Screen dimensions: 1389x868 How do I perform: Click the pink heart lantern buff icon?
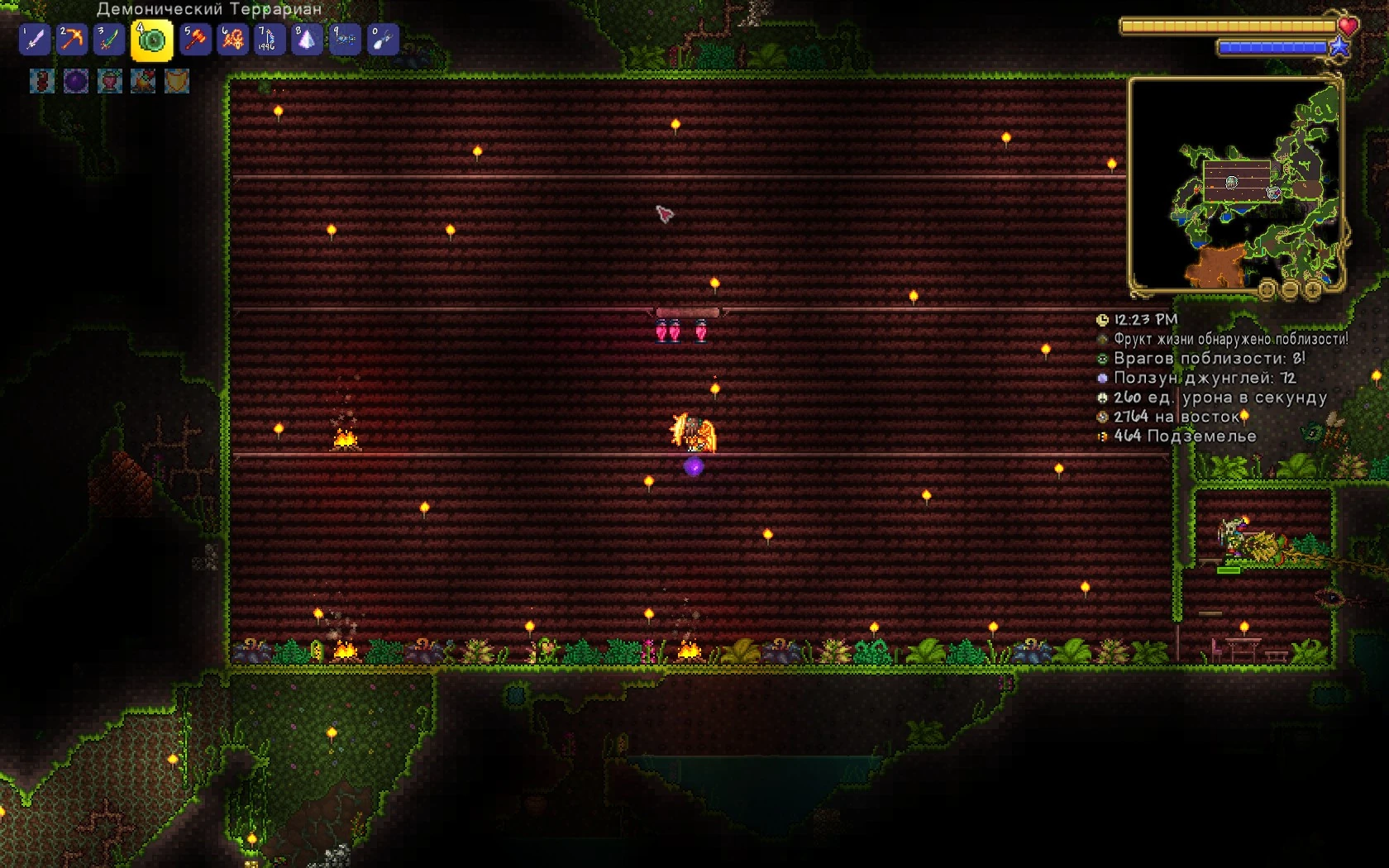pos(110,81)
